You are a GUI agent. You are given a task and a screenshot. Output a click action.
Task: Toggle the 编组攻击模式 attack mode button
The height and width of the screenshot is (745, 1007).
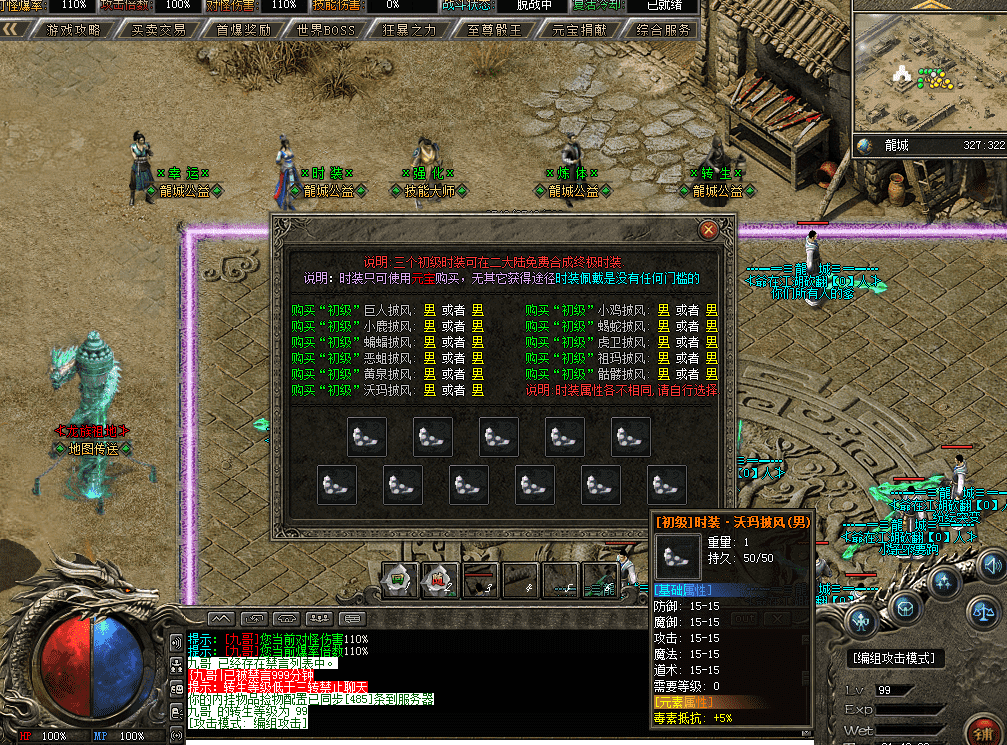(893, 658)
